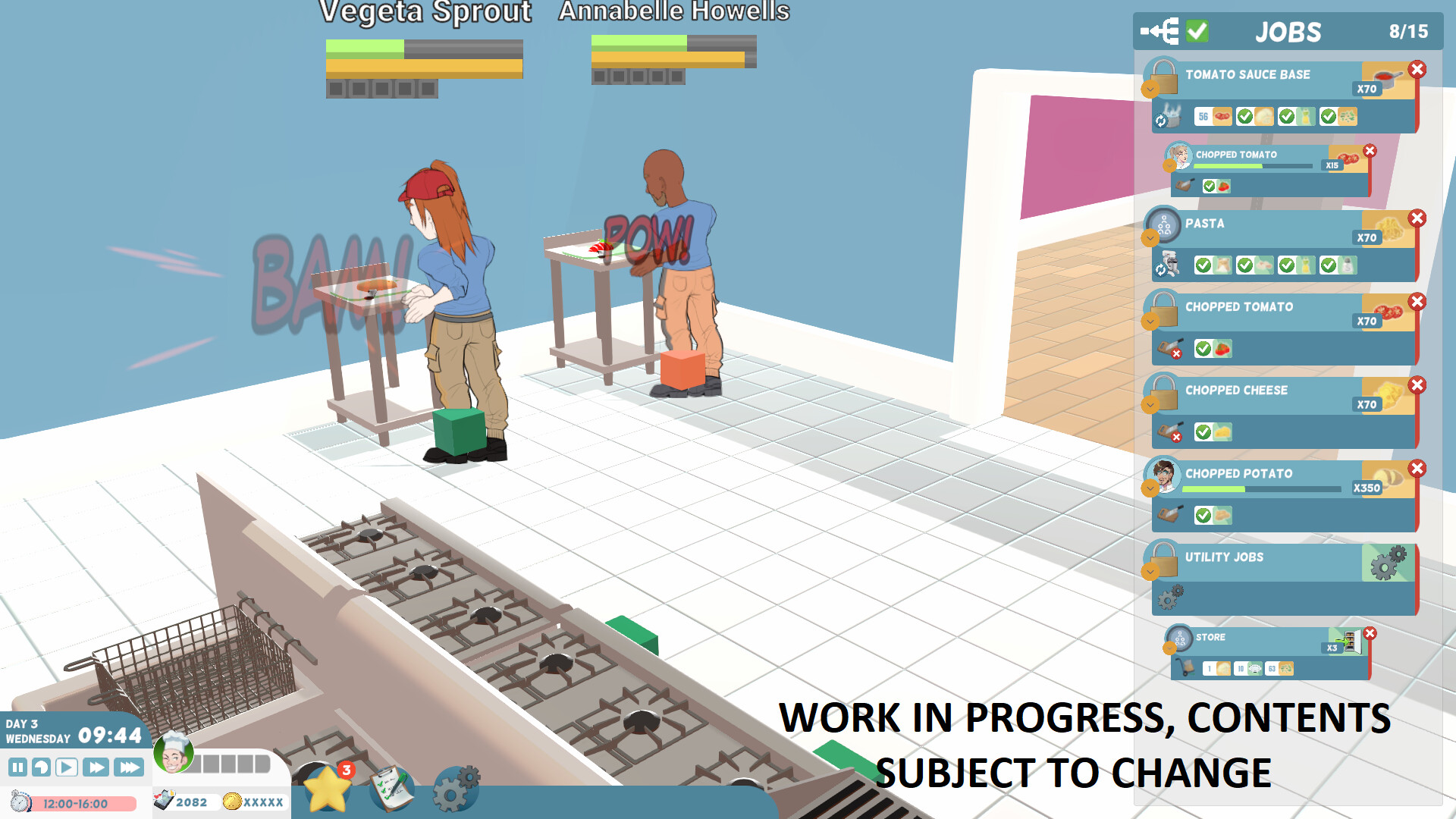This screenshot has height=819, width=1456.
Task: Click the green check on the Chopped Cheese ingredient
Action: (1203, 431)
